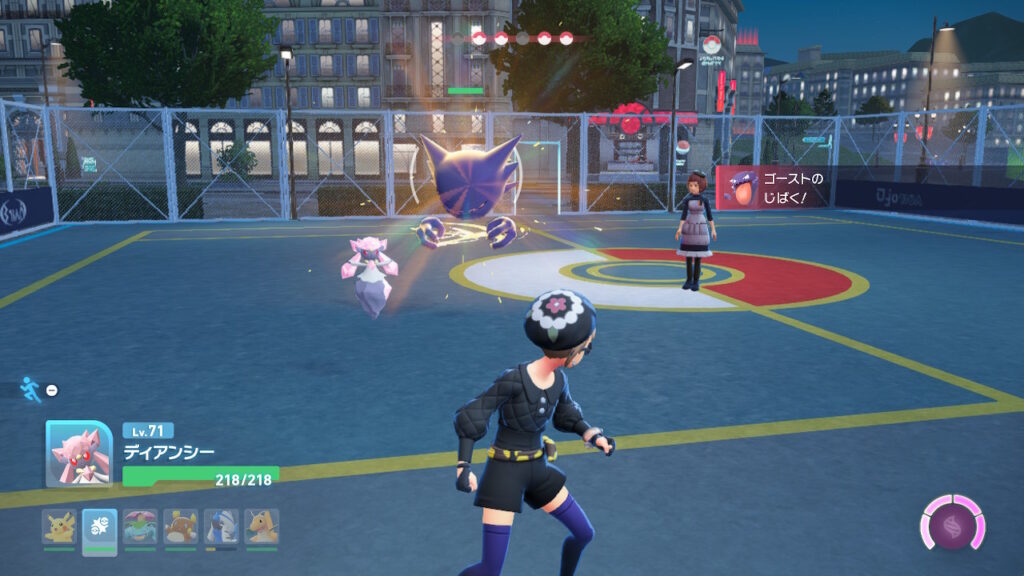
Task: Select Pikachu in the party bar
Action: [x=59, y=527]
